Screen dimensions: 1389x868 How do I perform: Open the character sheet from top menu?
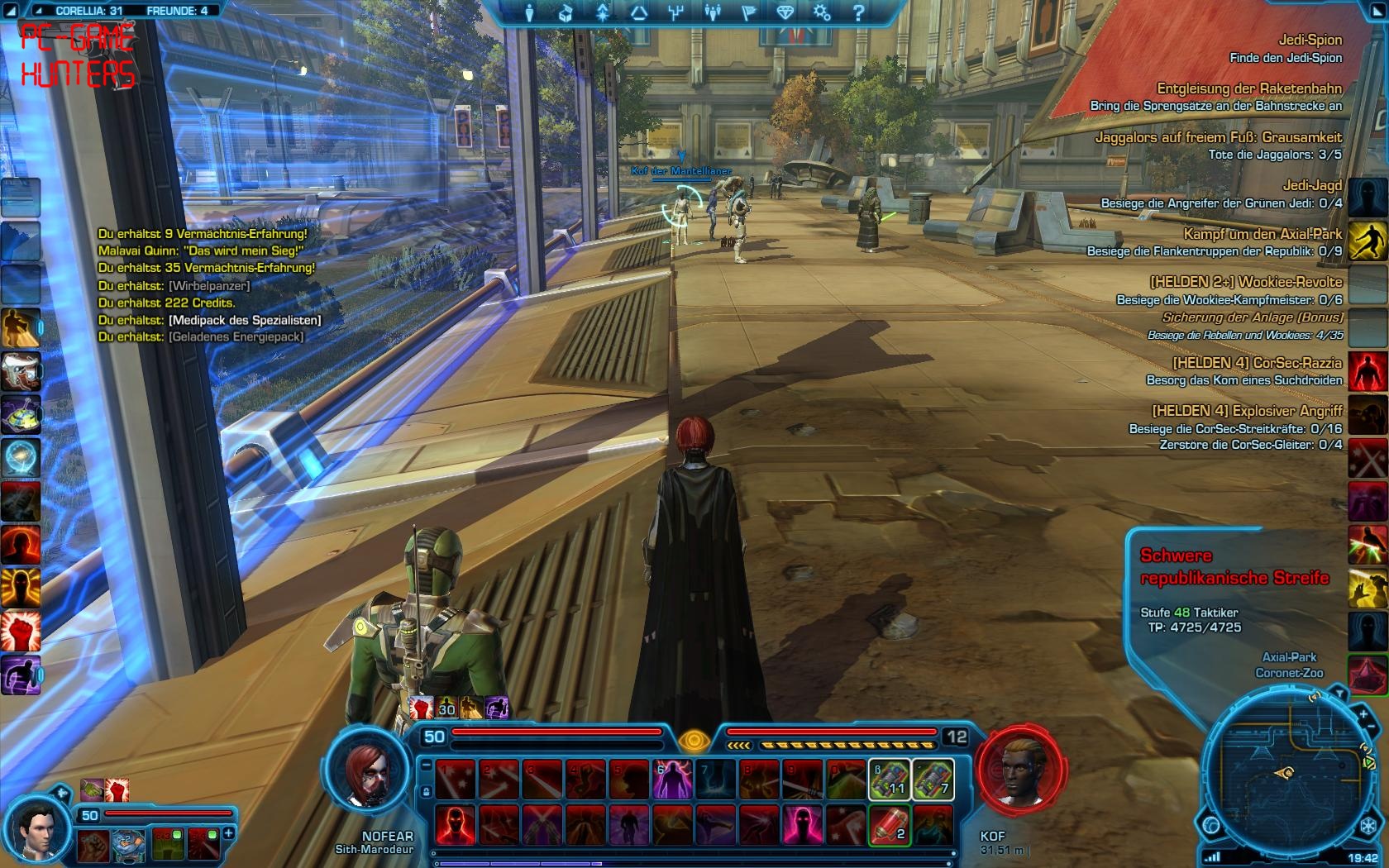[530, 12]
